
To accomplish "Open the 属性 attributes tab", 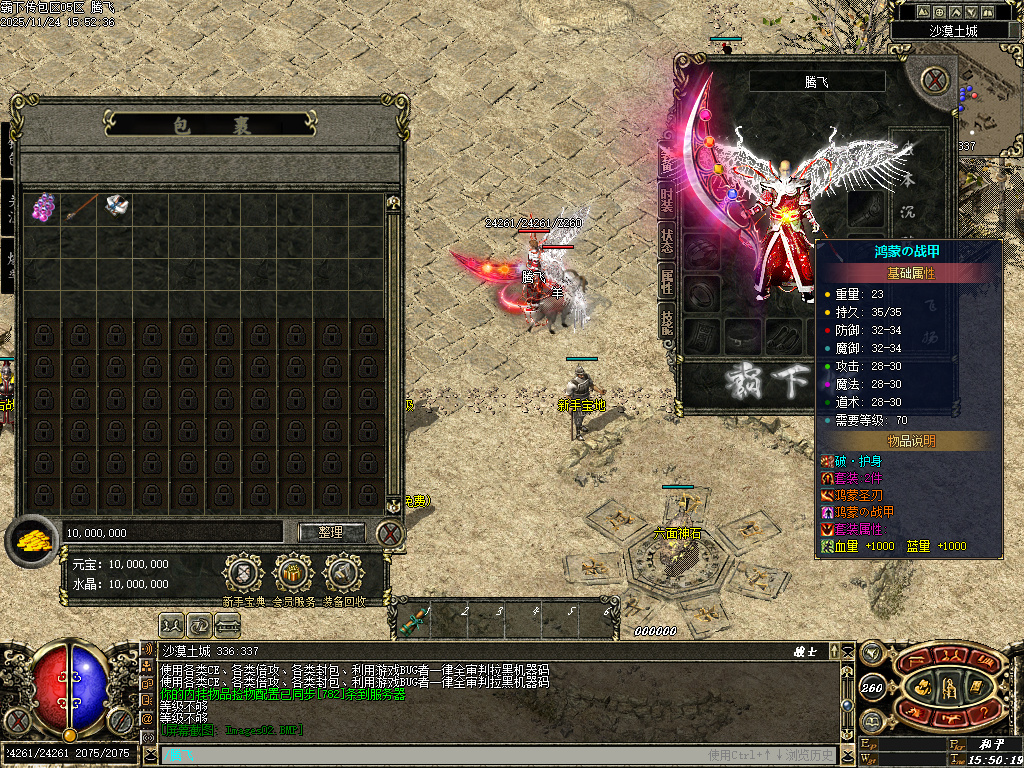I will point(666,280).
